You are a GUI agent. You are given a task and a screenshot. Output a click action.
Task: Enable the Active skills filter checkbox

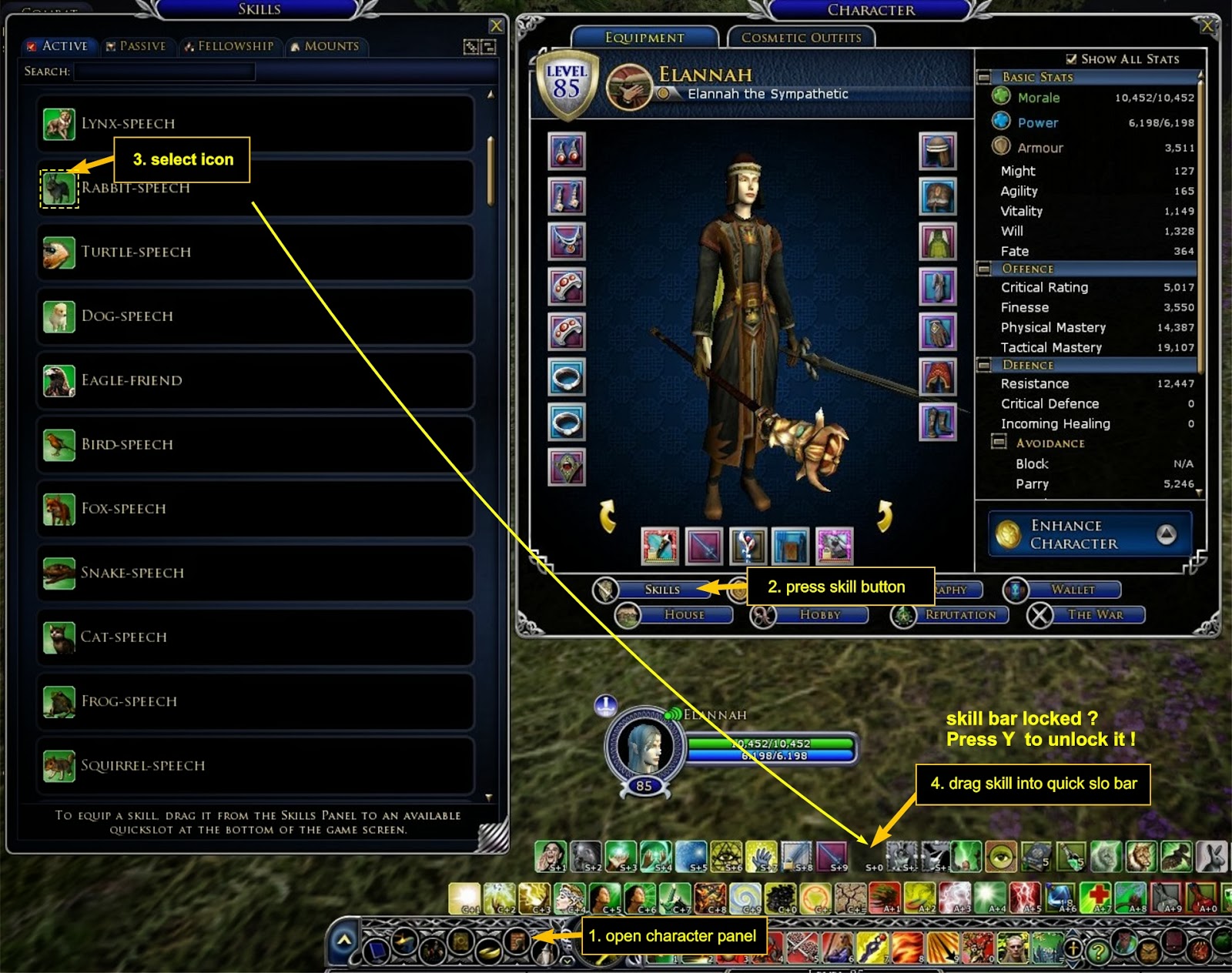(x=32, y=45)
